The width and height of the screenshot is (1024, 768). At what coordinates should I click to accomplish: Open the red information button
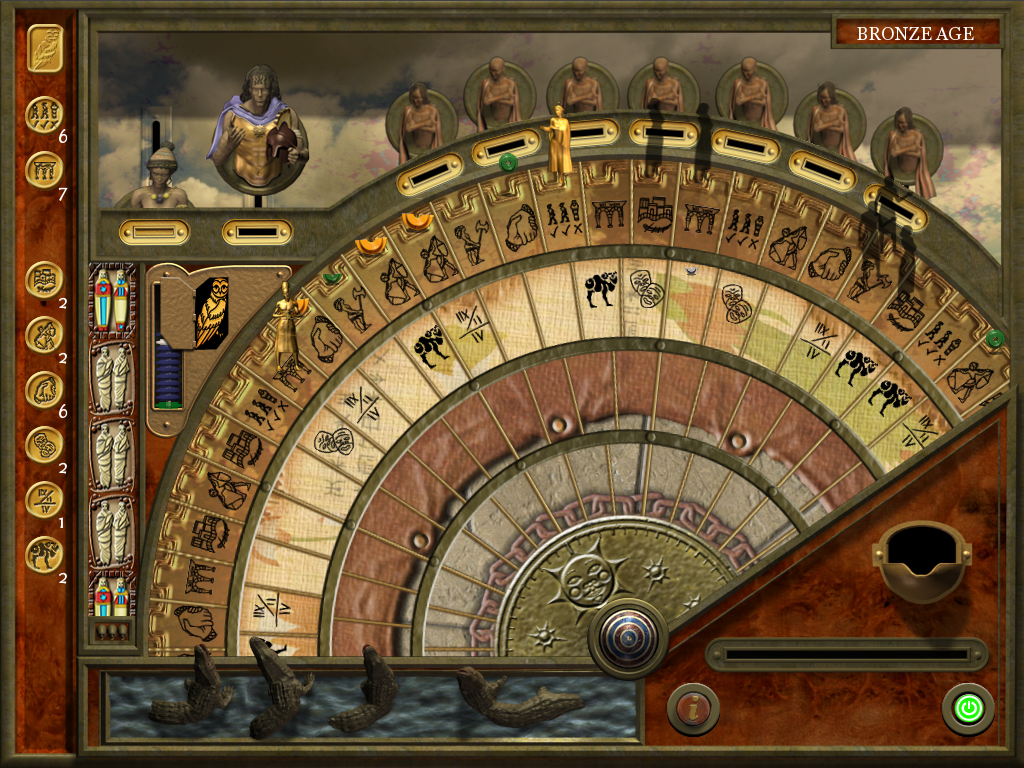tap(693, 709)
